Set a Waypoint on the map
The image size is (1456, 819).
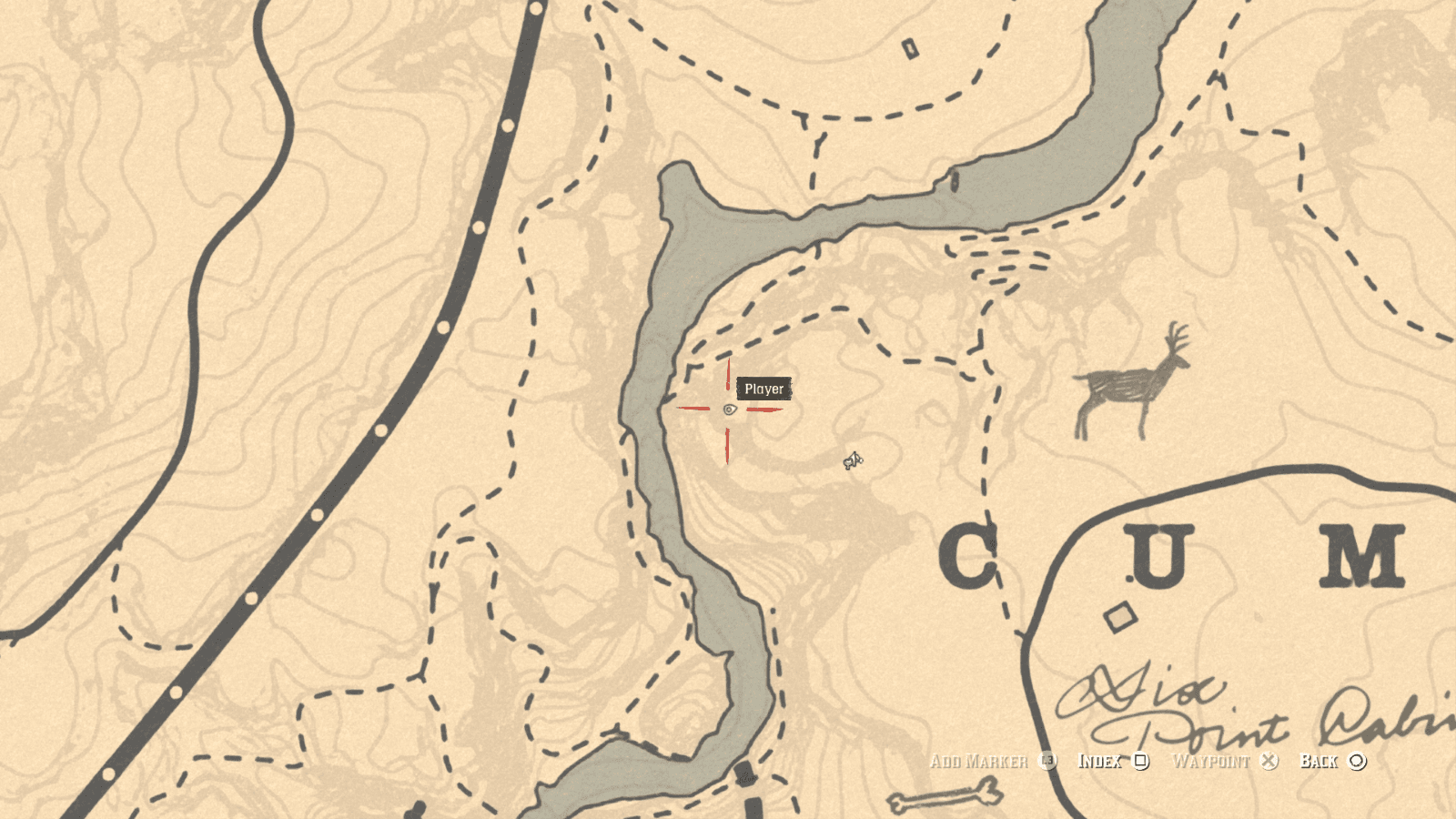[1212, 762]
